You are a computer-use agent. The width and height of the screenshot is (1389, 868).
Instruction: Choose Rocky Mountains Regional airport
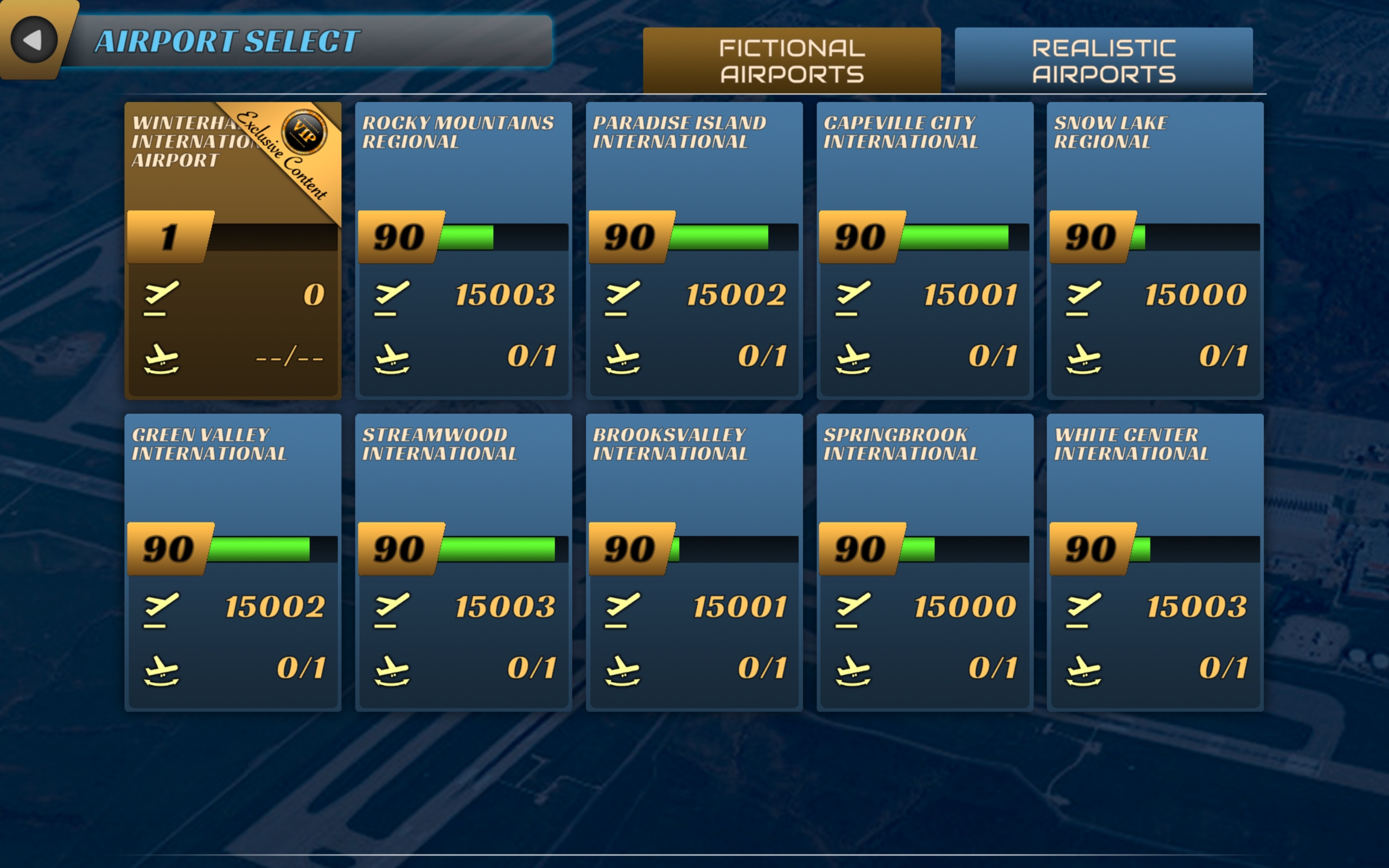click(463, 251)
